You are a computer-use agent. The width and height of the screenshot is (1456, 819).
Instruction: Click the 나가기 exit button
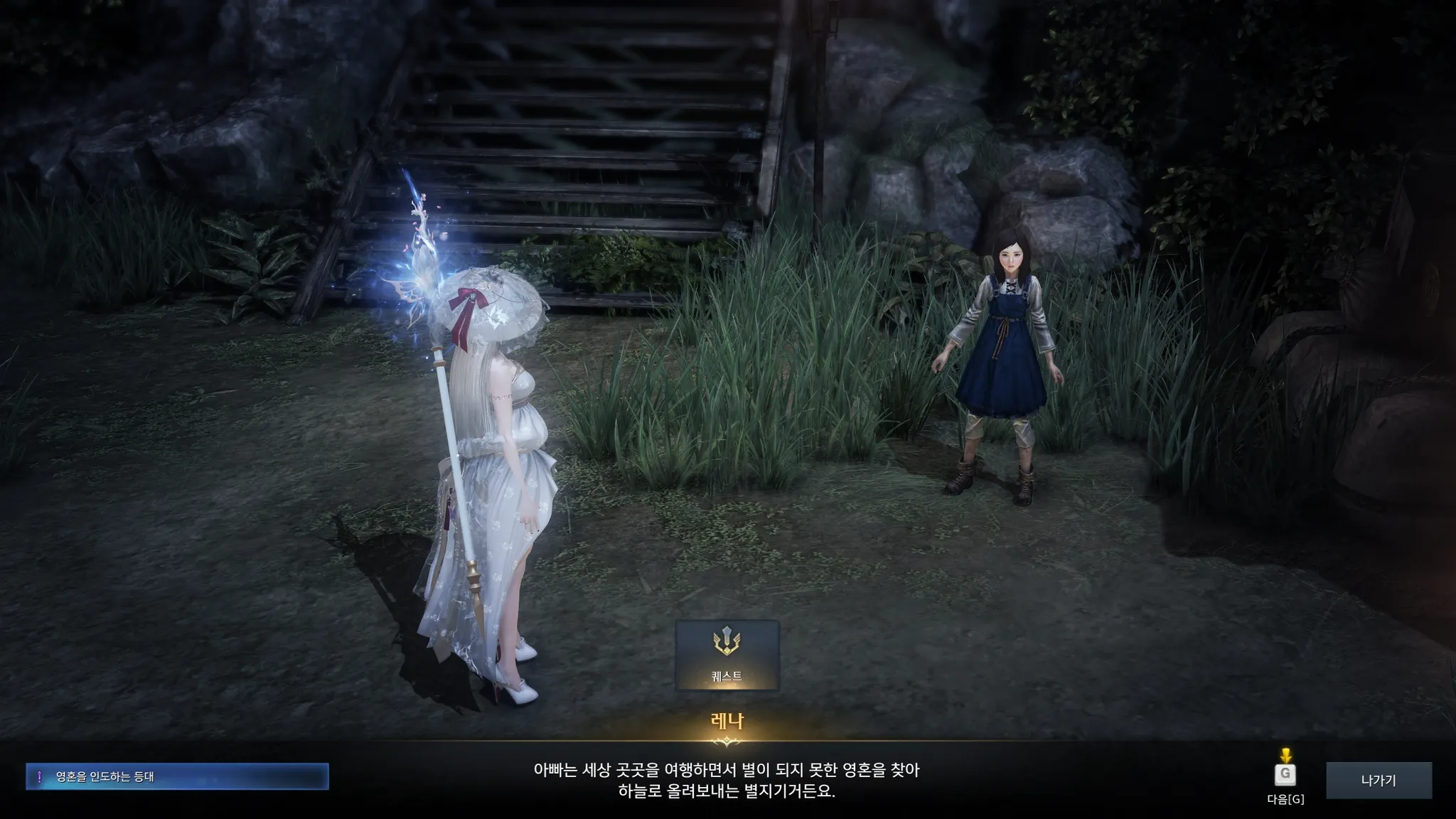pos(1379,780)
